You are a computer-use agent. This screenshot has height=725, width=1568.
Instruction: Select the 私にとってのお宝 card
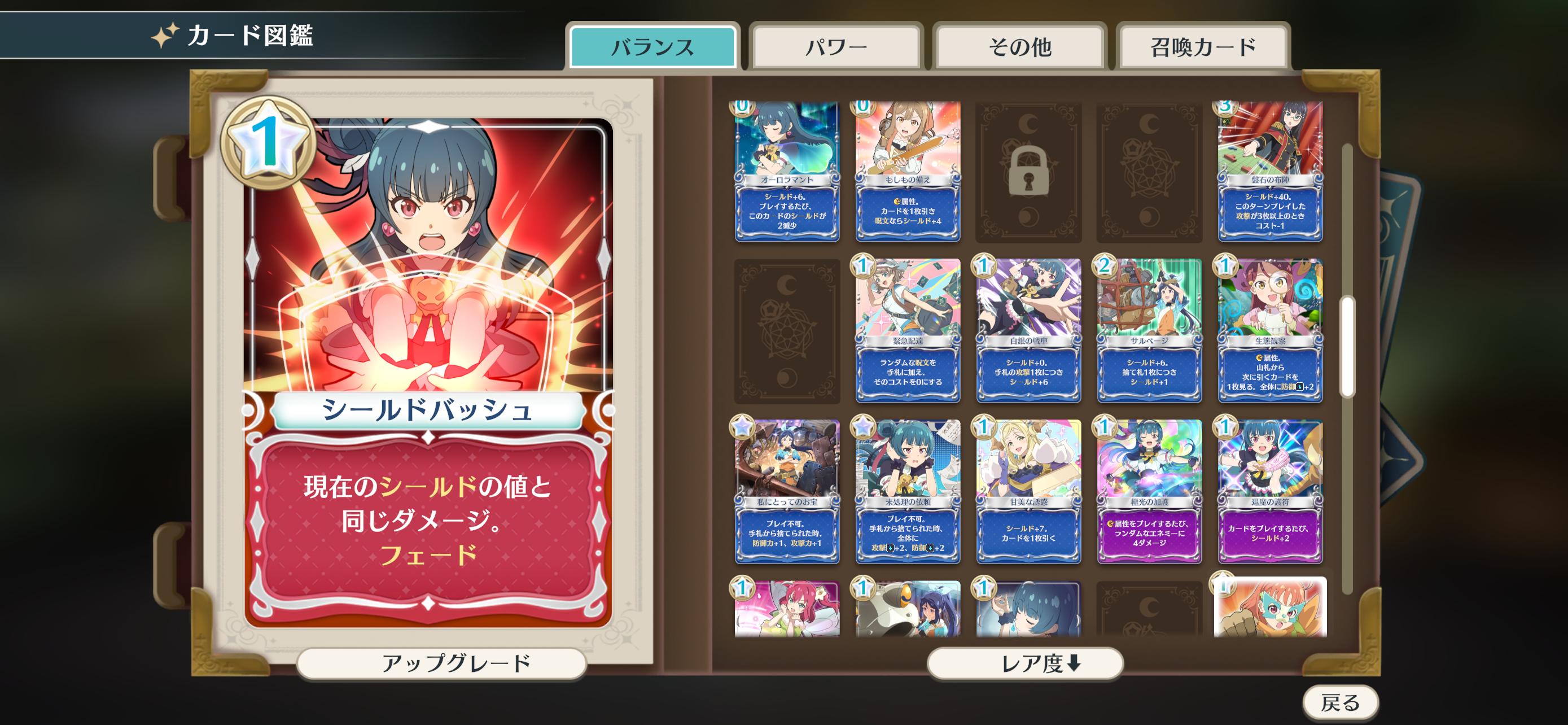(786, 491)
